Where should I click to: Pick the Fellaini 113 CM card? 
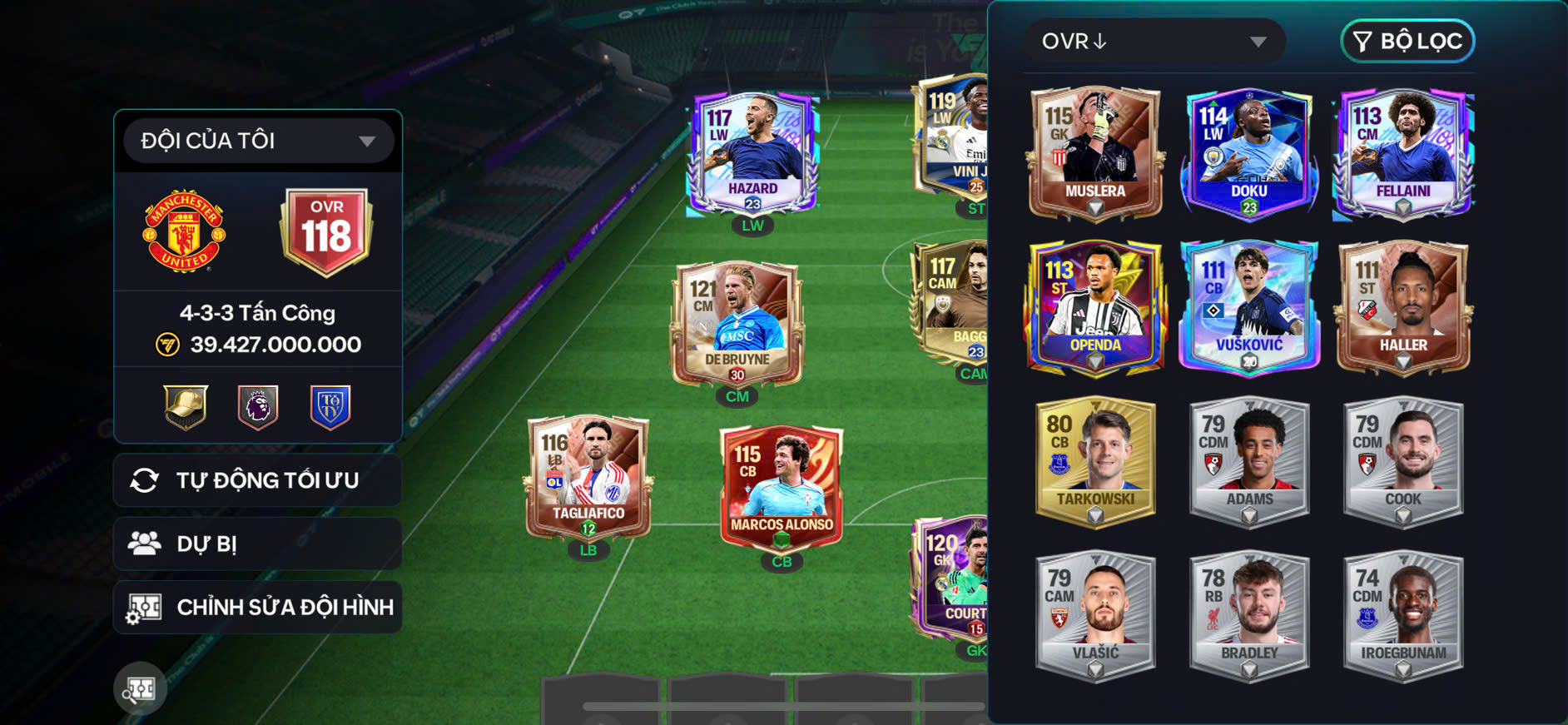pos(1403,153)
